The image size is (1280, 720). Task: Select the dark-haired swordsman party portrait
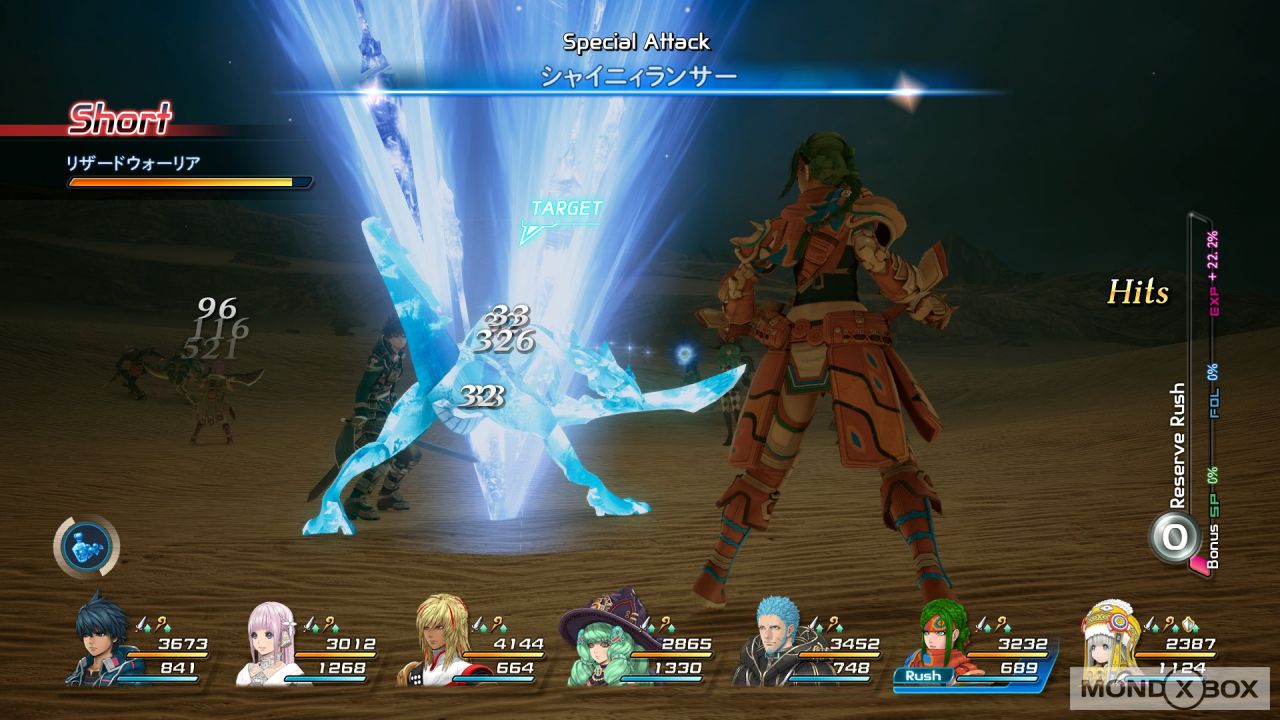[x=104, y=640]
